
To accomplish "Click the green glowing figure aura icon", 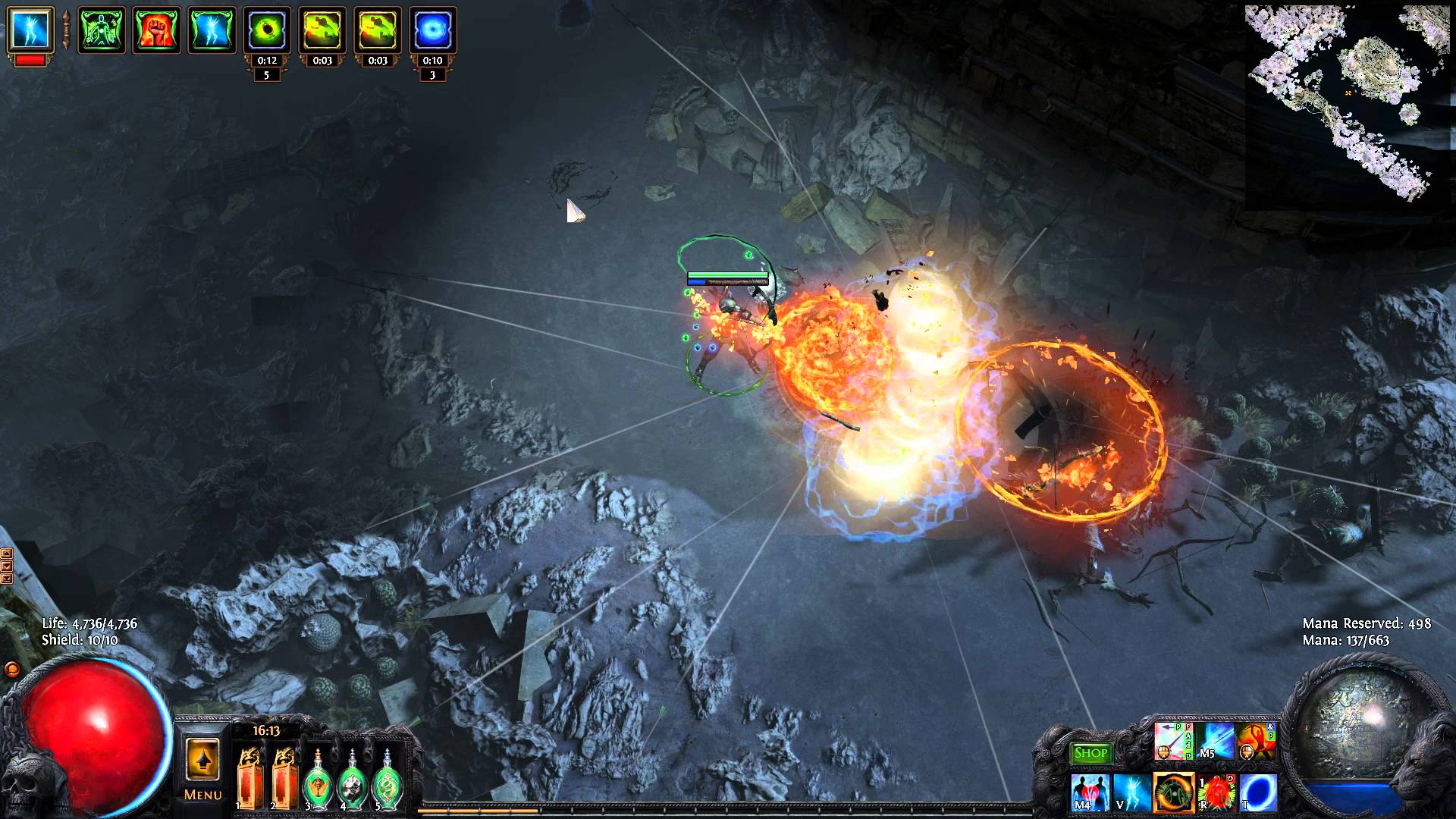I will tap(102, 30).
